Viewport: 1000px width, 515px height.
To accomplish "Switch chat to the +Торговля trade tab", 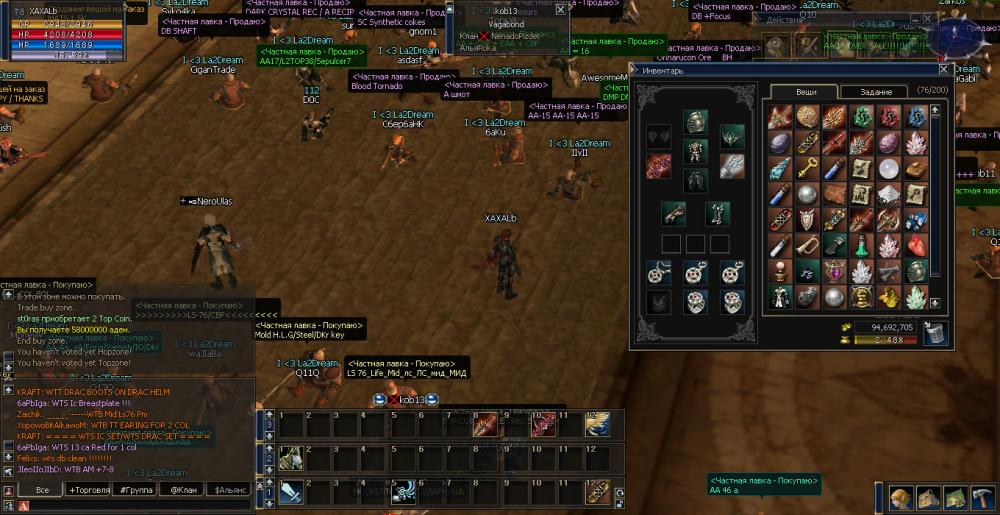I will click(x=89, y=489).
